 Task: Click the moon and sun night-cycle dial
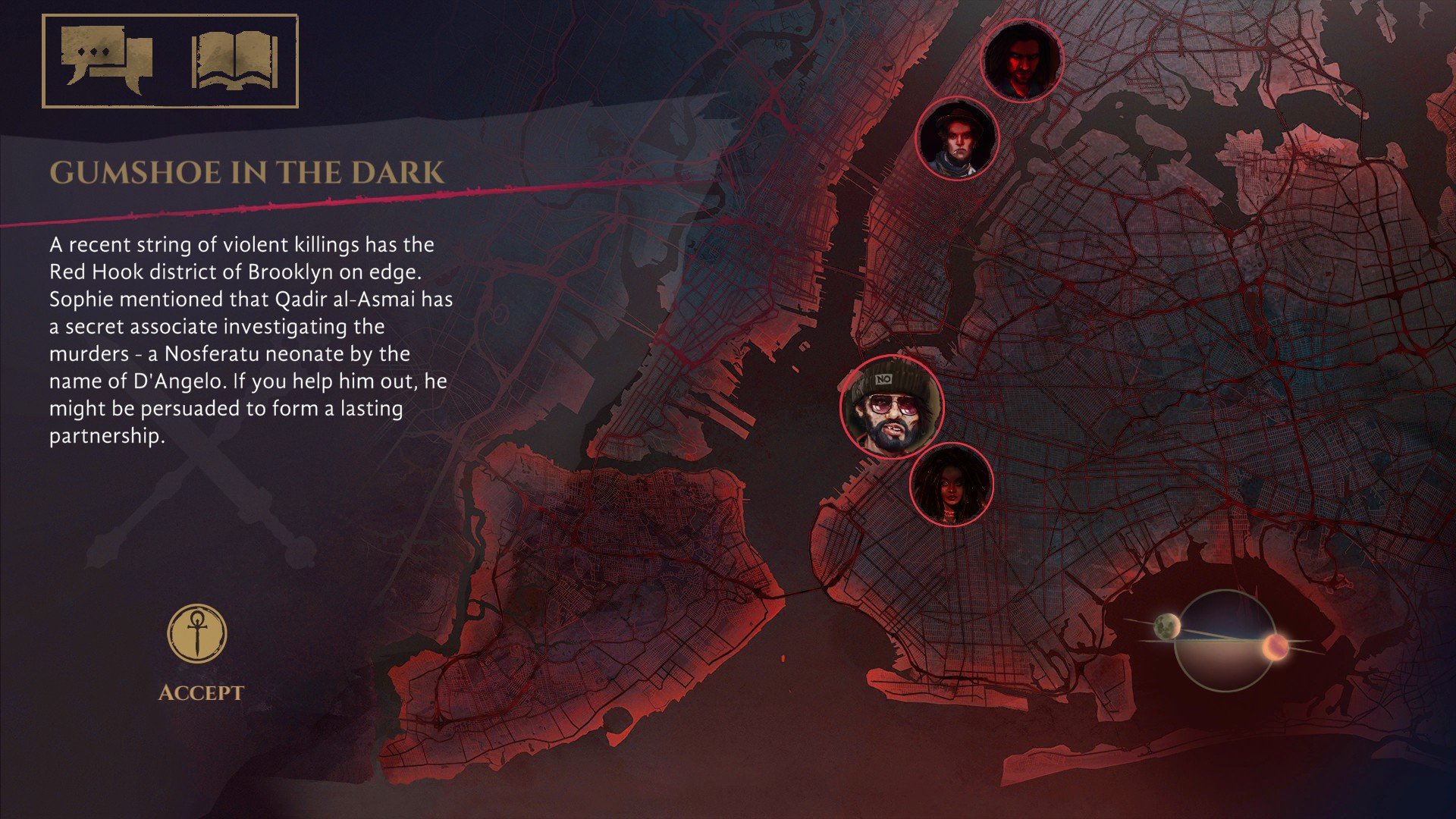point(1222,641)
